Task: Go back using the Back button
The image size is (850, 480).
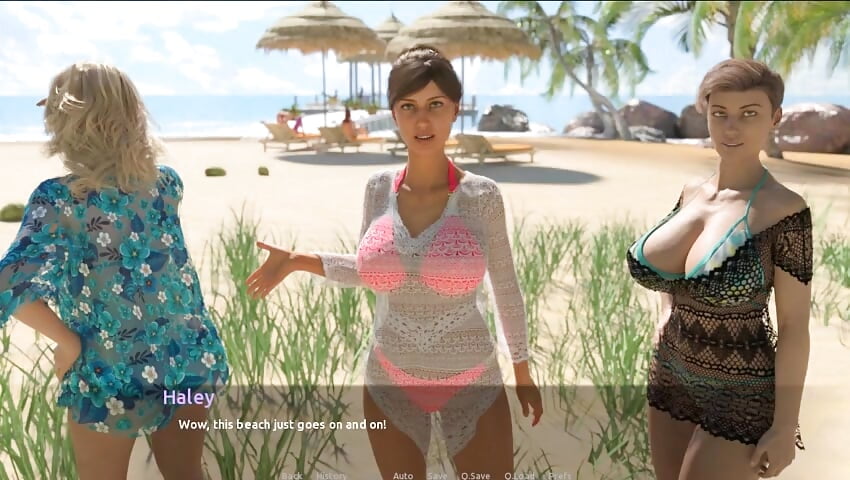Action: pos(291,476)
